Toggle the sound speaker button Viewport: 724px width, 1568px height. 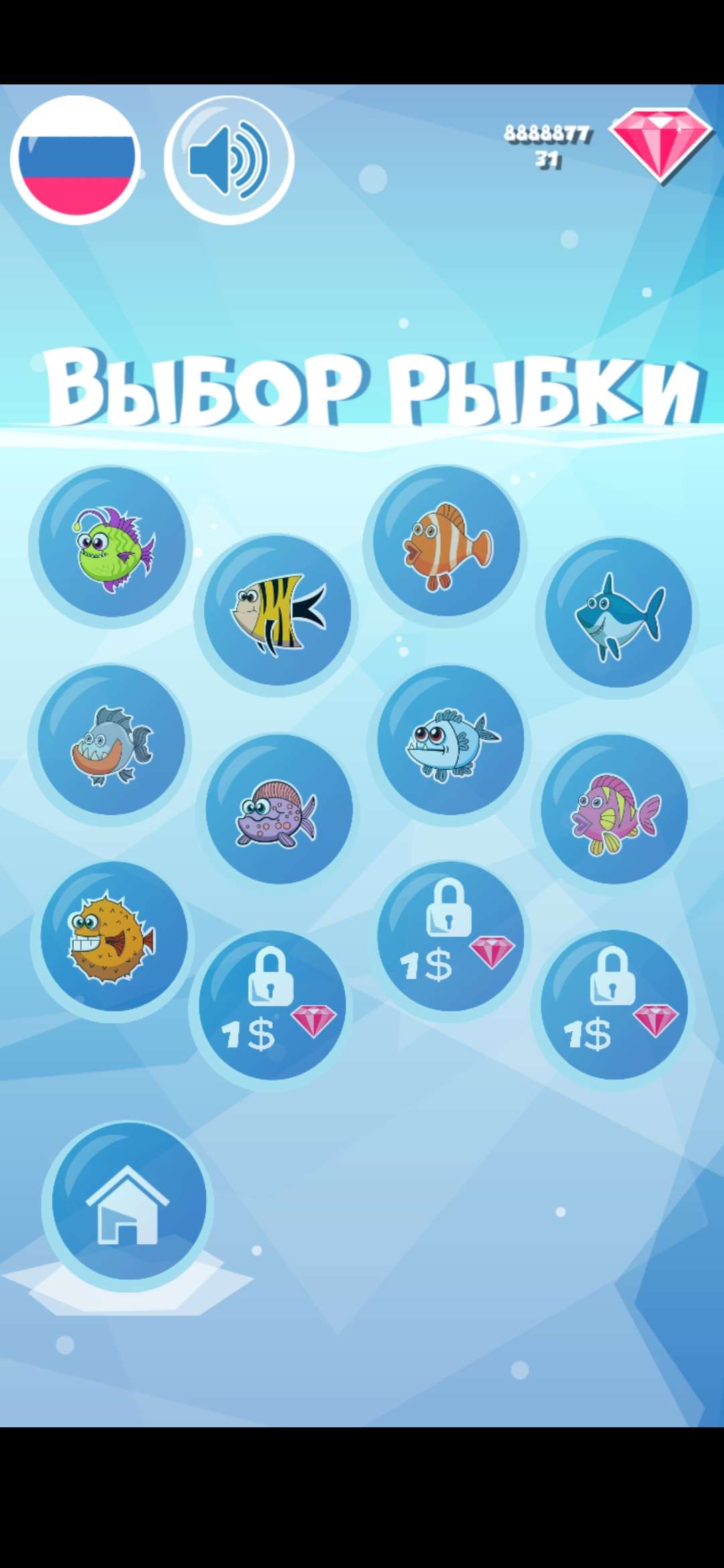click(x=229, y=159)
